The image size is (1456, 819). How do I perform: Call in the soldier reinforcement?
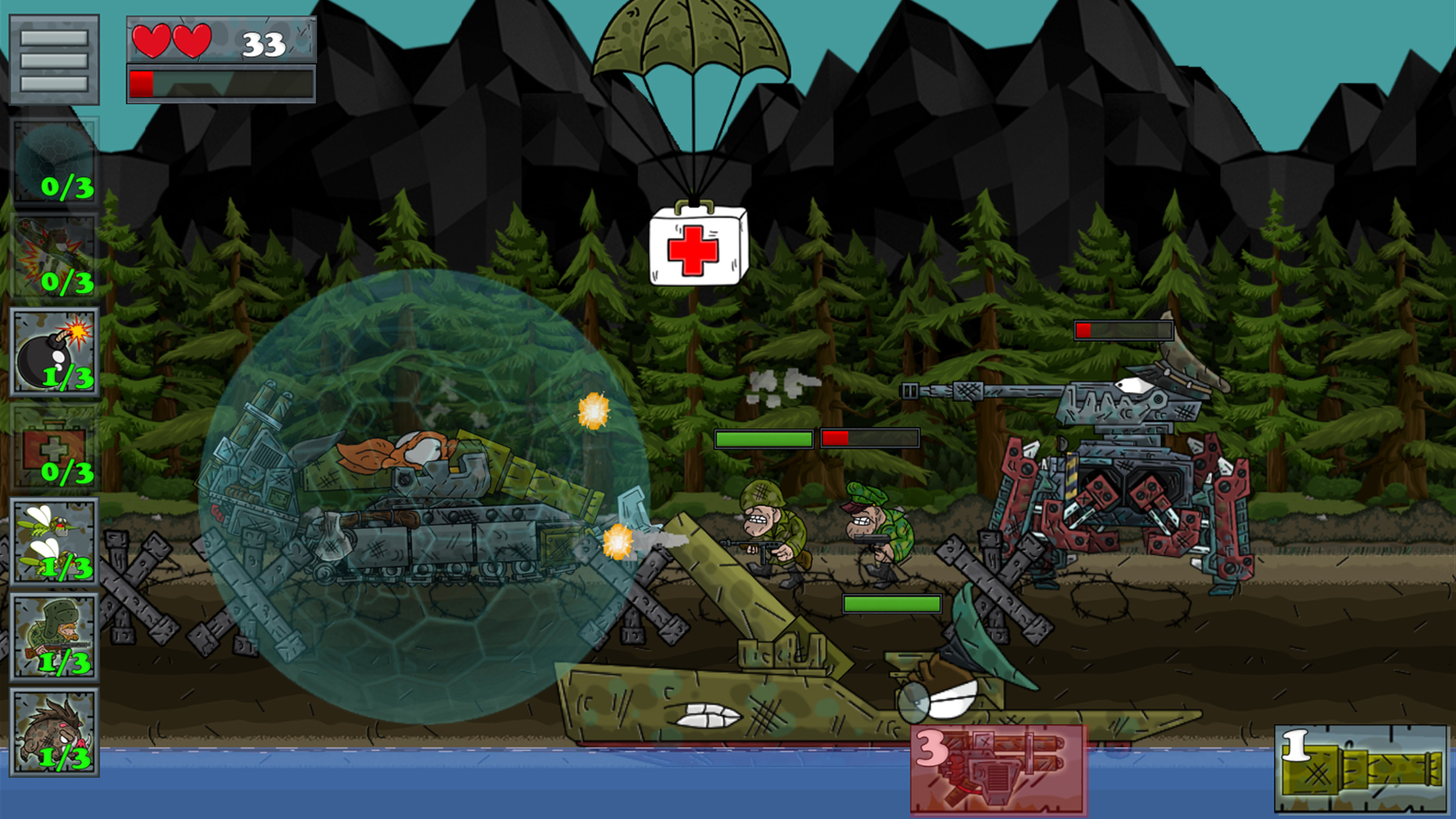coord(54,637)
